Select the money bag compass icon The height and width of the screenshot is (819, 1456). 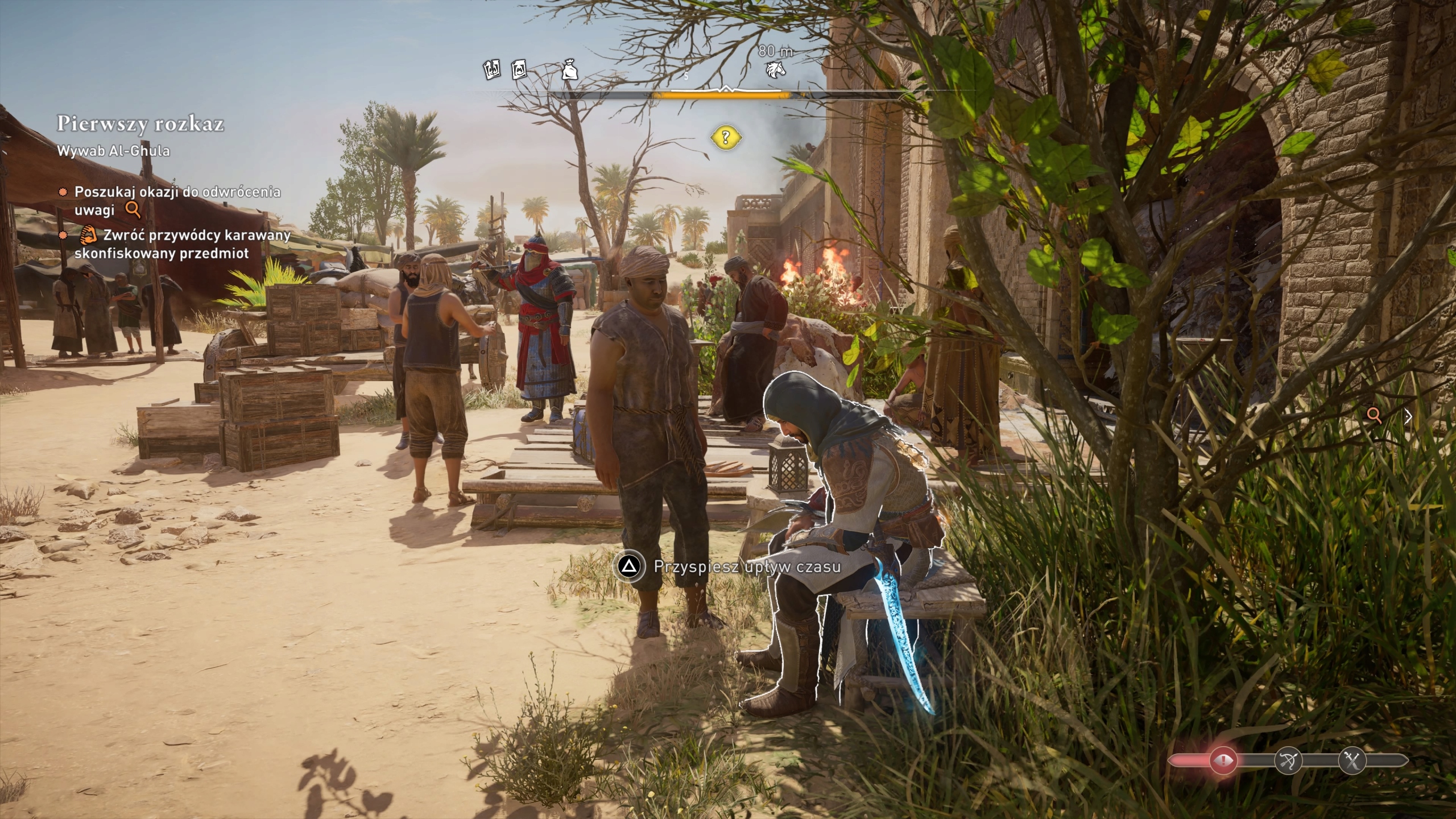click(x=570, y=70)
